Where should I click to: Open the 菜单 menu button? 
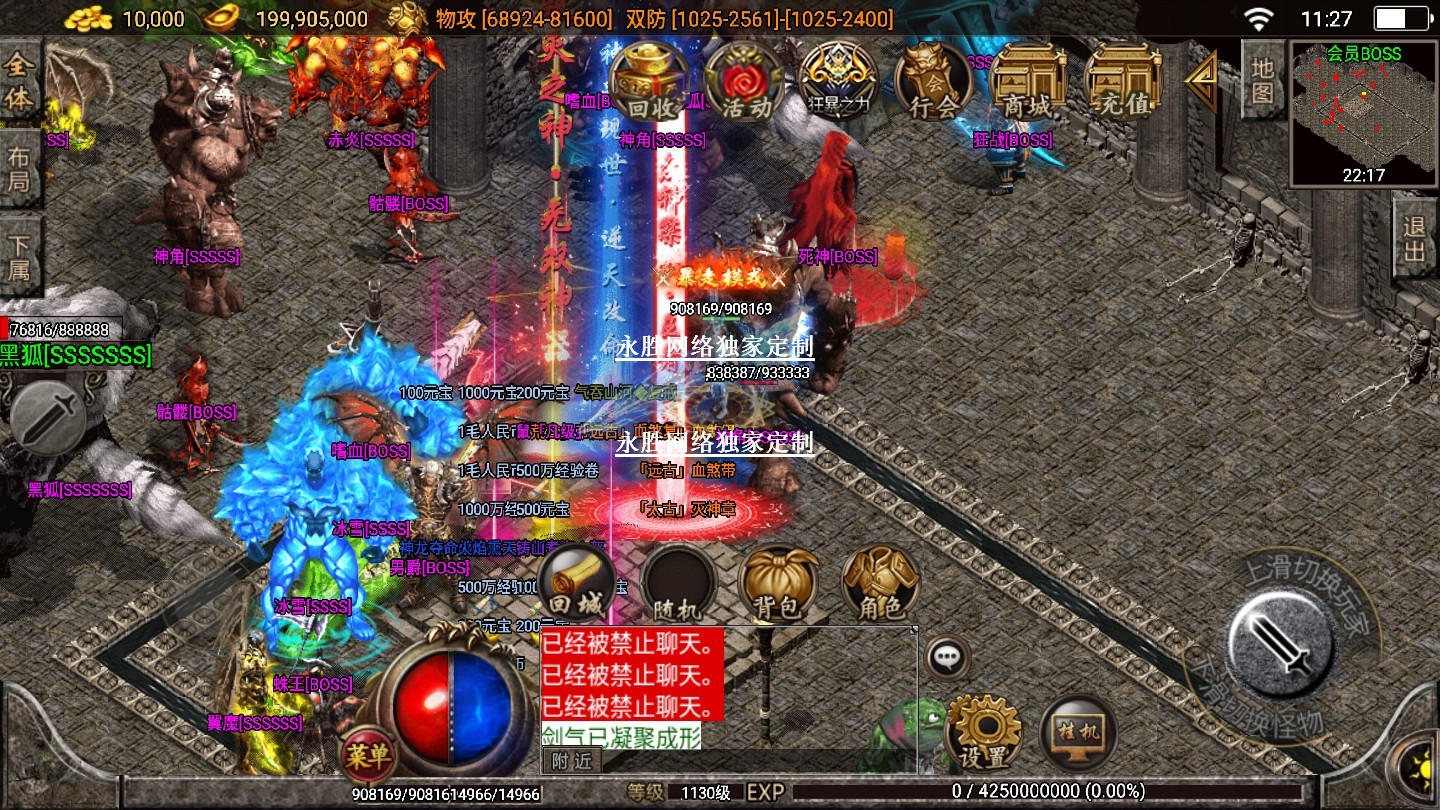click(x=367, y=754)
